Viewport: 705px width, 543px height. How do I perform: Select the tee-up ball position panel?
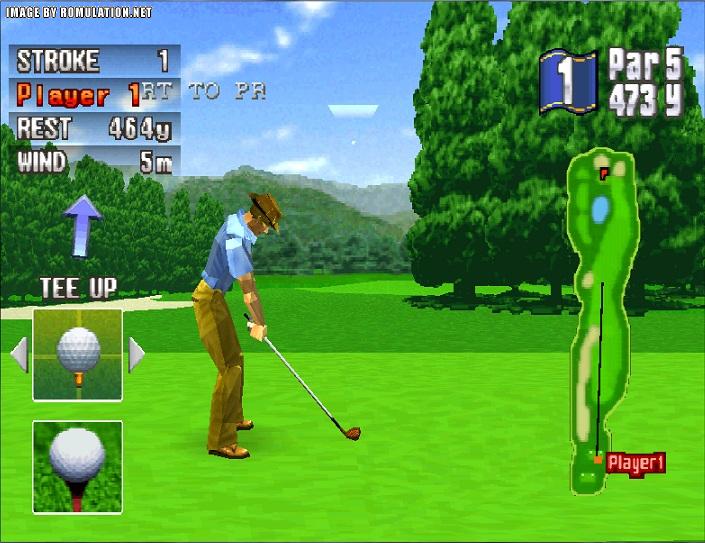click(78, 354)
